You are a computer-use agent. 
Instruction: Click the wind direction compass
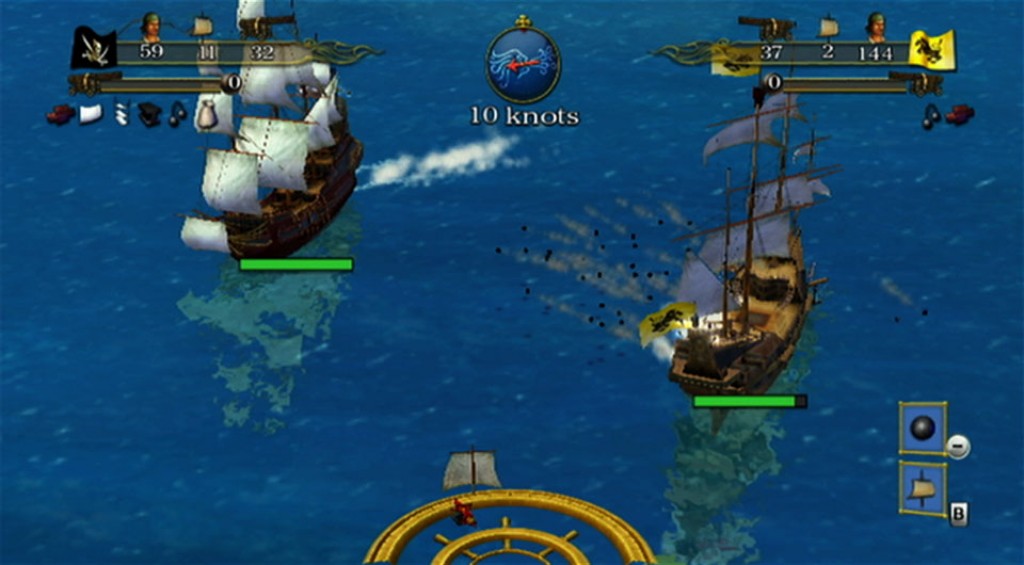[x=522, y=64]
